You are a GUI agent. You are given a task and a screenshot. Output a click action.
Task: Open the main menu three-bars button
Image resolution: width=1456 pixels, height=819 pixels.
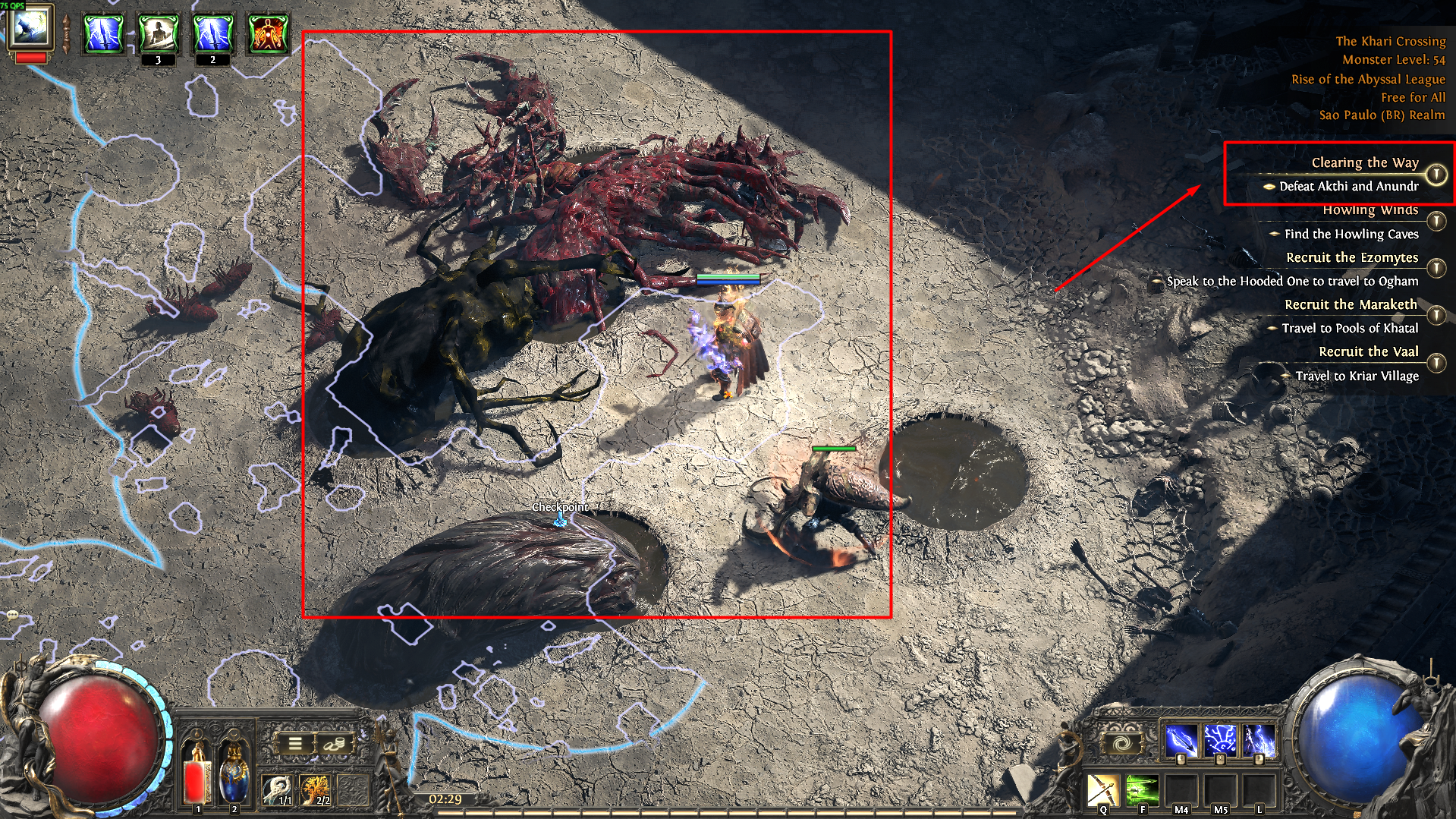[x=295, y=743]
